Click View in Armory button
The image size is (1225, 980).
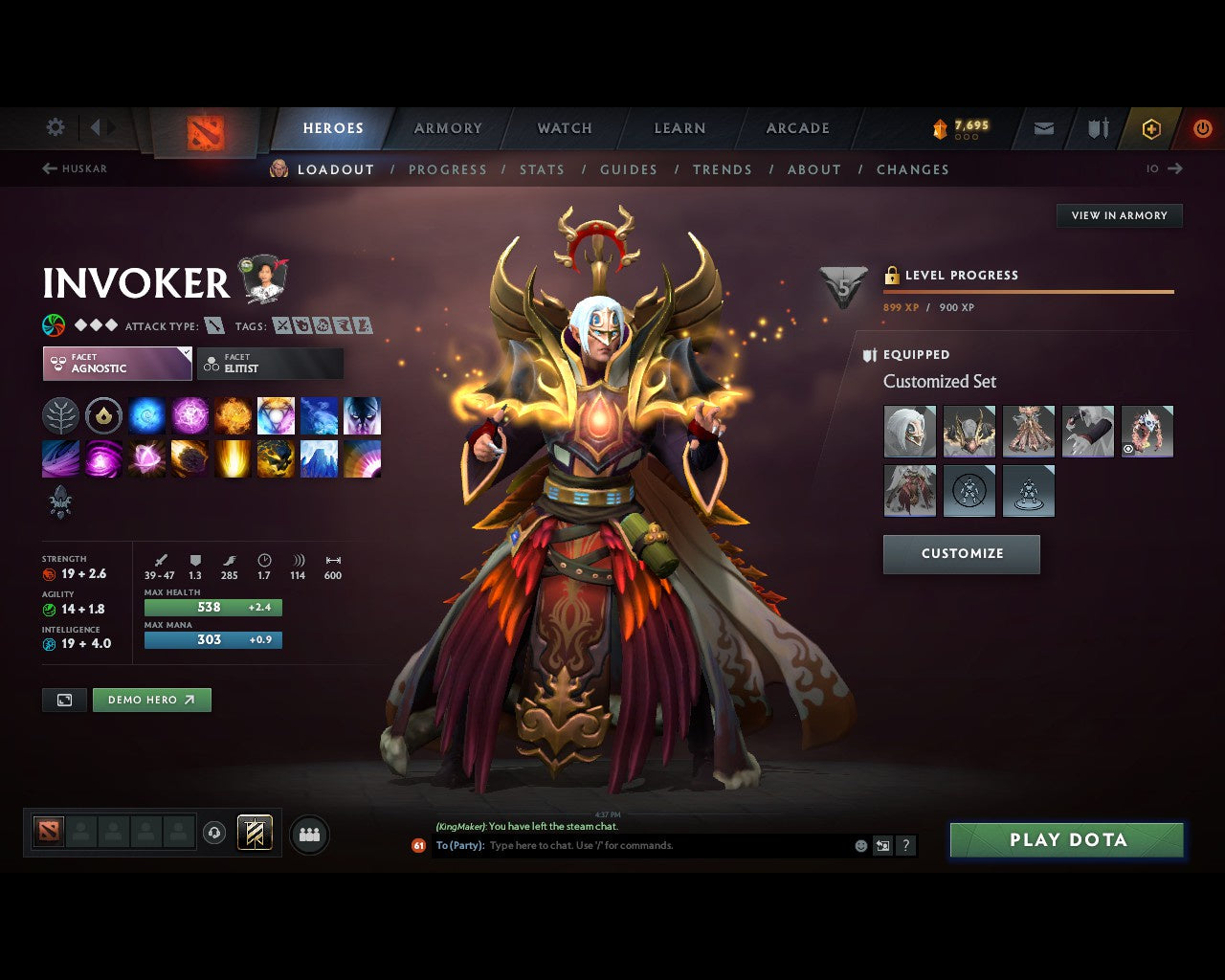click(1119, 215)
